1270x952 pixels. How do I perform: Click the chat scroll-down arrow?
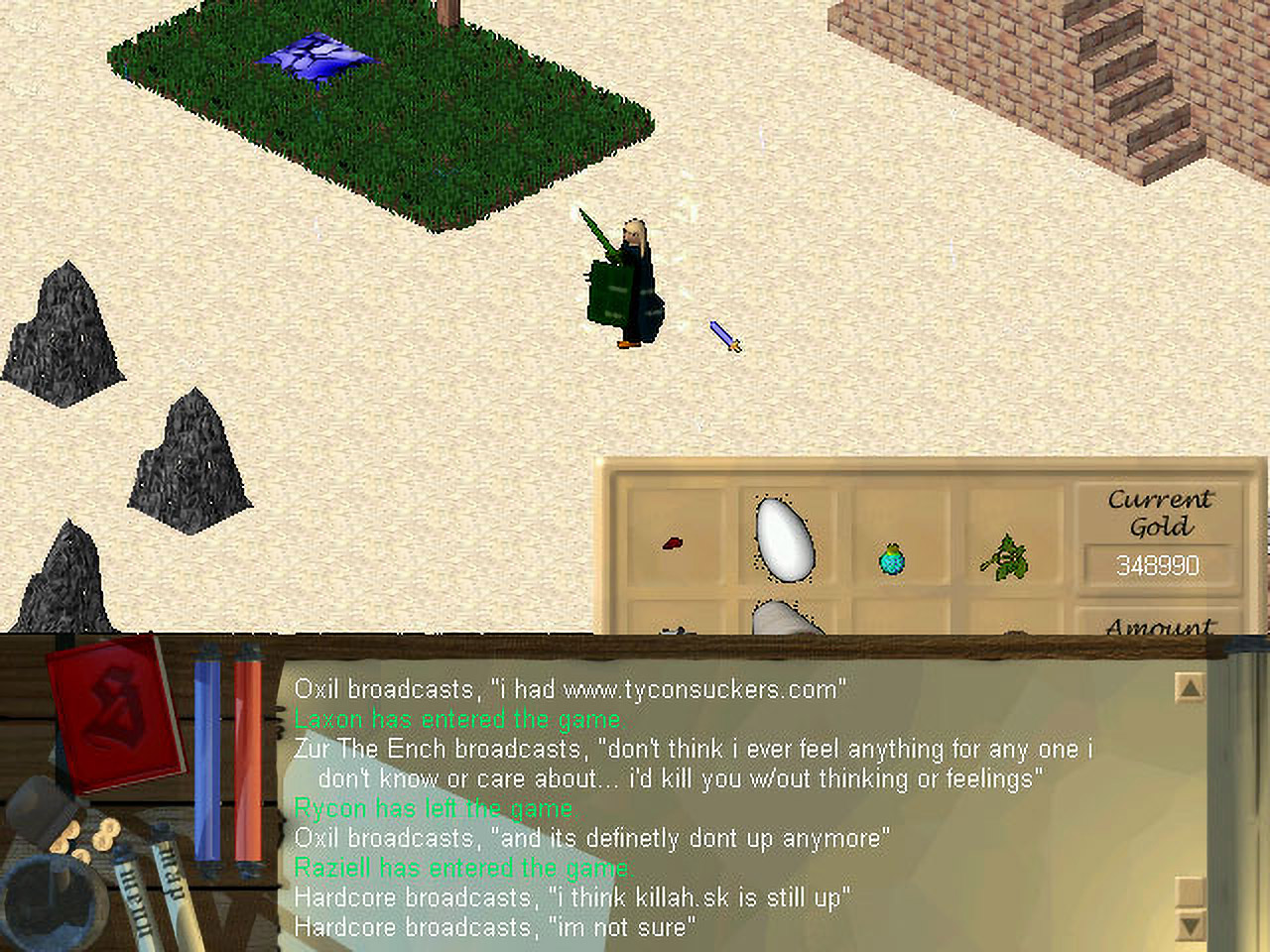(x=1189, y=926)
